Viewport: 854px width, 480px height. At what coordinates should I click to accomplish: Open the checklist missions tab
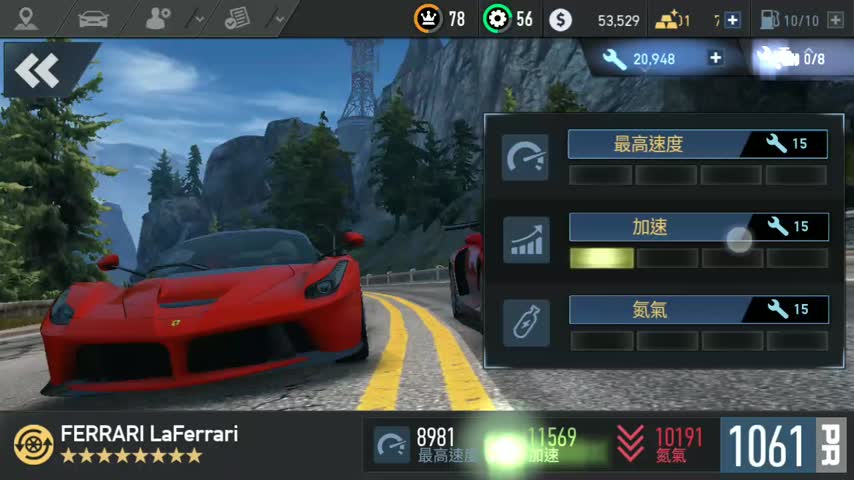[x=238, y=18]
